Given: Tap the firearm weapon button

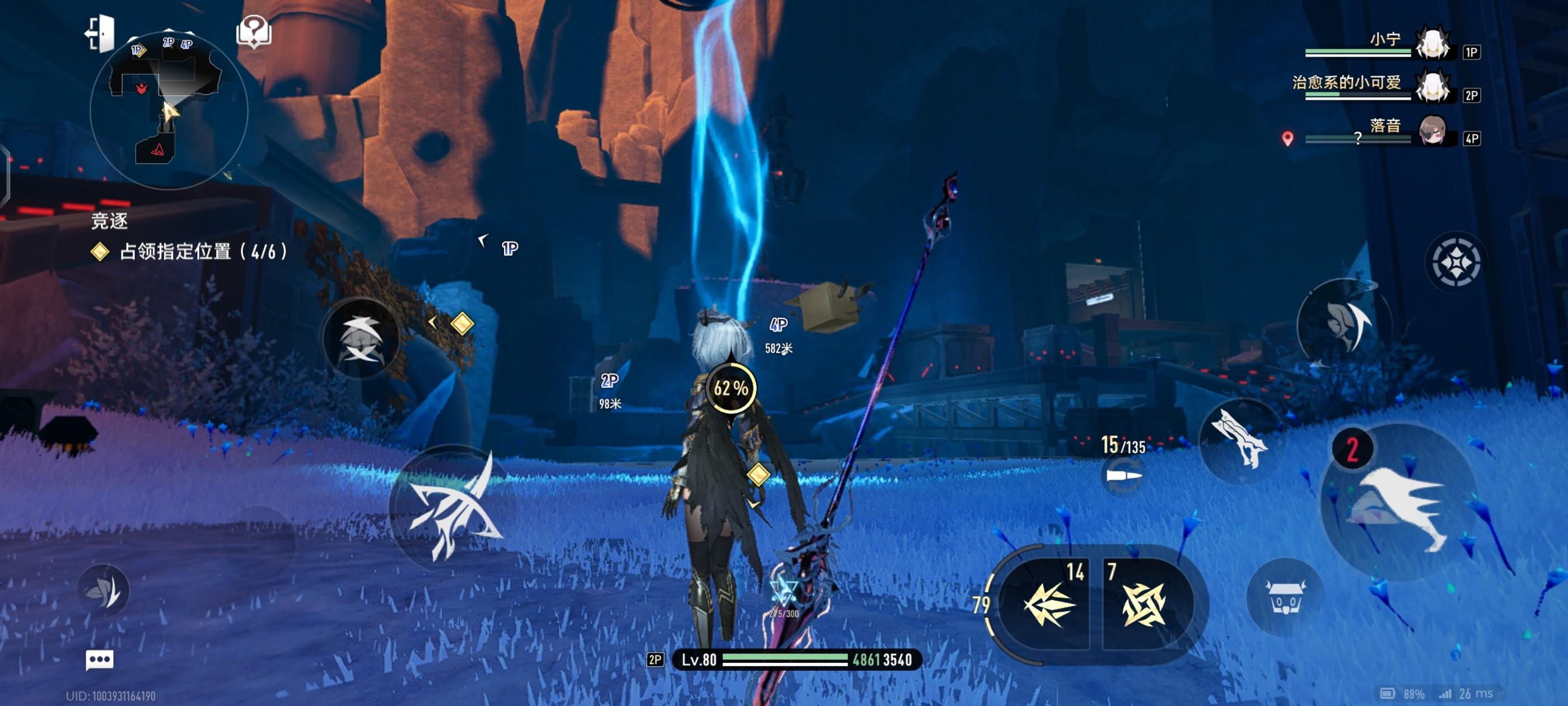Looking at the screenshot, I should [x=1239, y=441].
